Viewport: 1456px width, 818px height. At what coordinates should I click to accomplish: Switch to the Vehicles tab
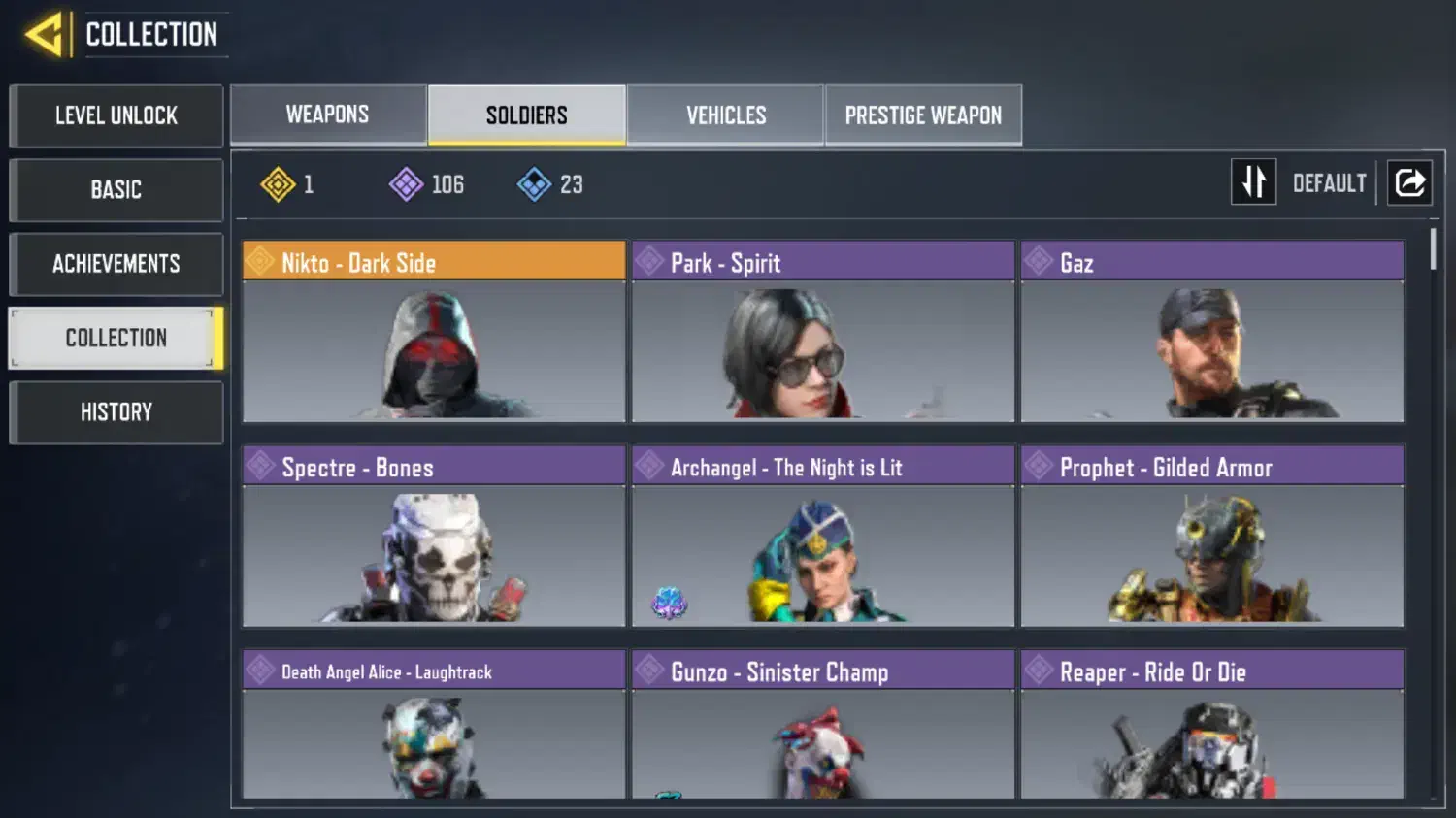click(726, 115)
